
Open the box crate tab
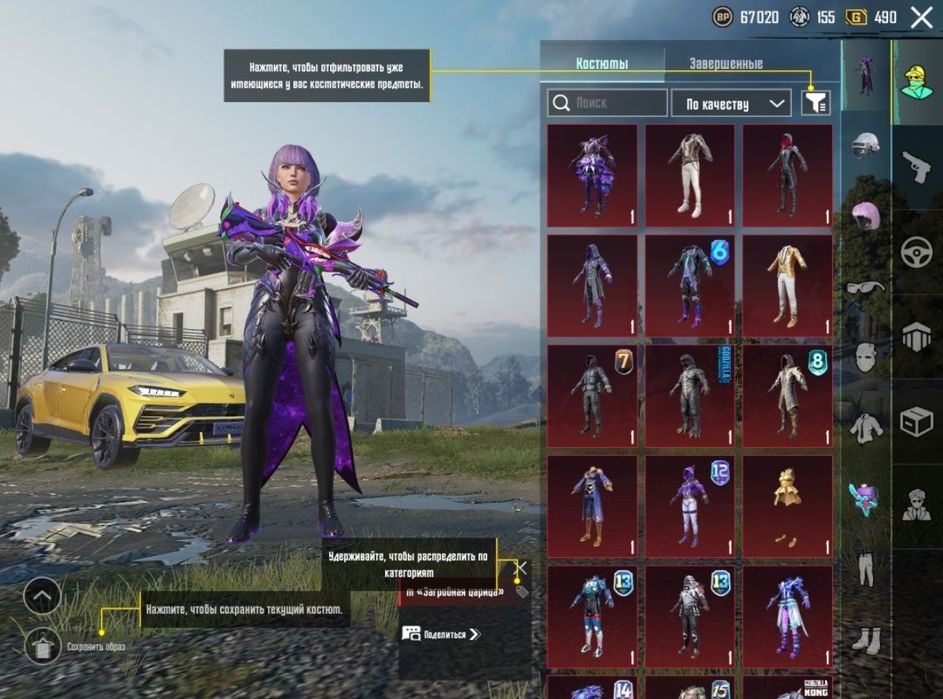[916, 423]
